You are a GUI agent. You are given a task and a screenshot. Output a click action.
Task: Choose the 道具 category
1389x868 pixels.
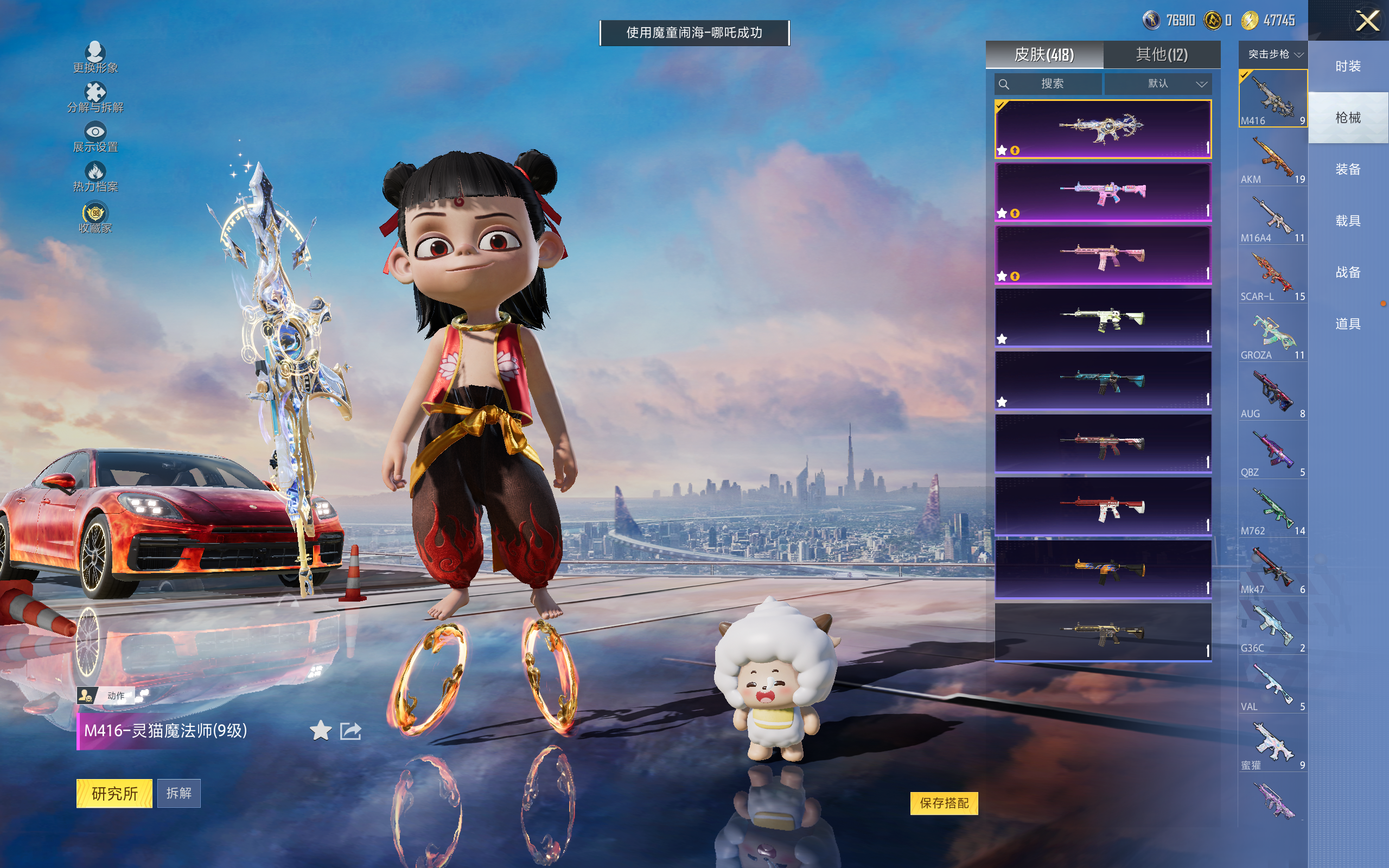[x=1347, y=324]
